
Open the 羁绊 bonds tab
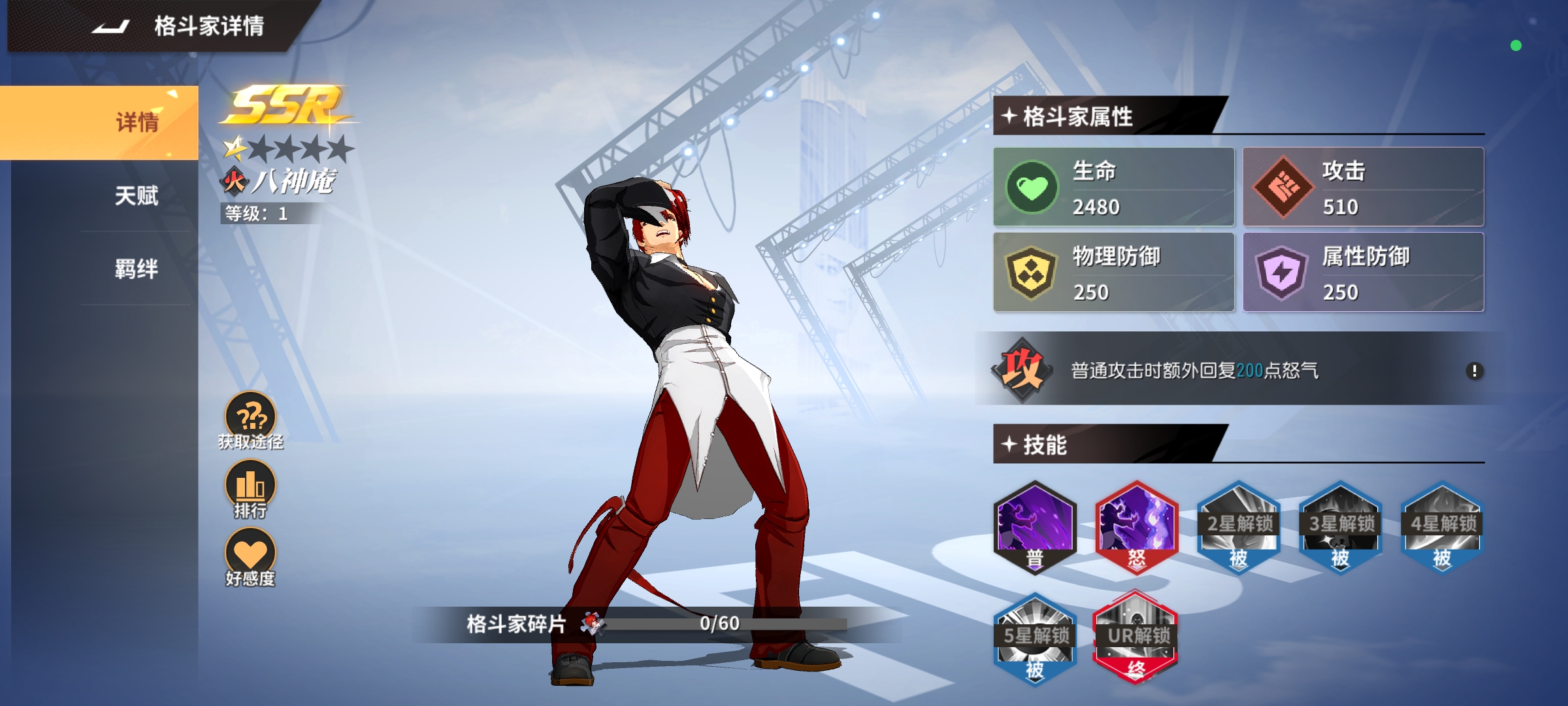pos(136,269)
